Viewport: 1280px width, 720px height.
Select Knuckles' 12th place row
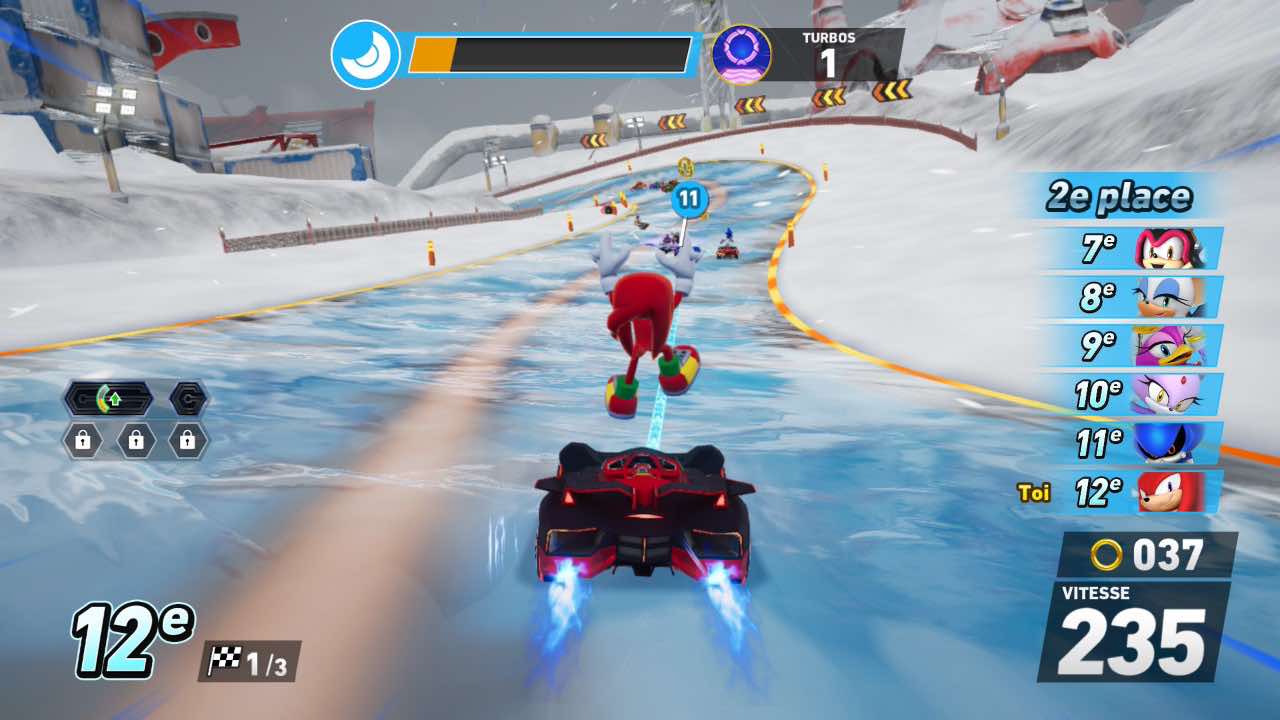1142,491
